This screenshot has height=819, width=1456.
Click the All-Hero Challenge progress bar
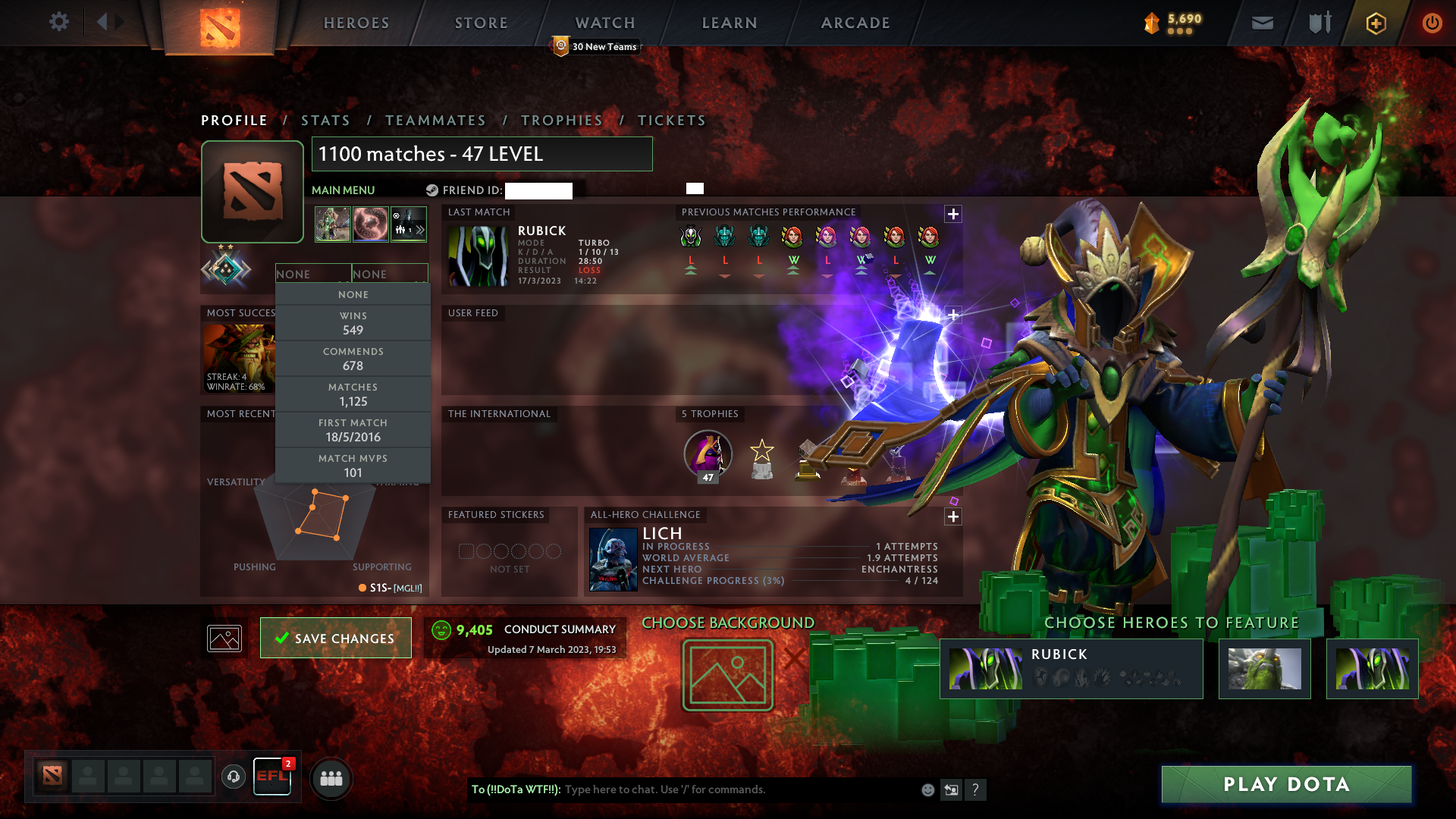(789, 580)
